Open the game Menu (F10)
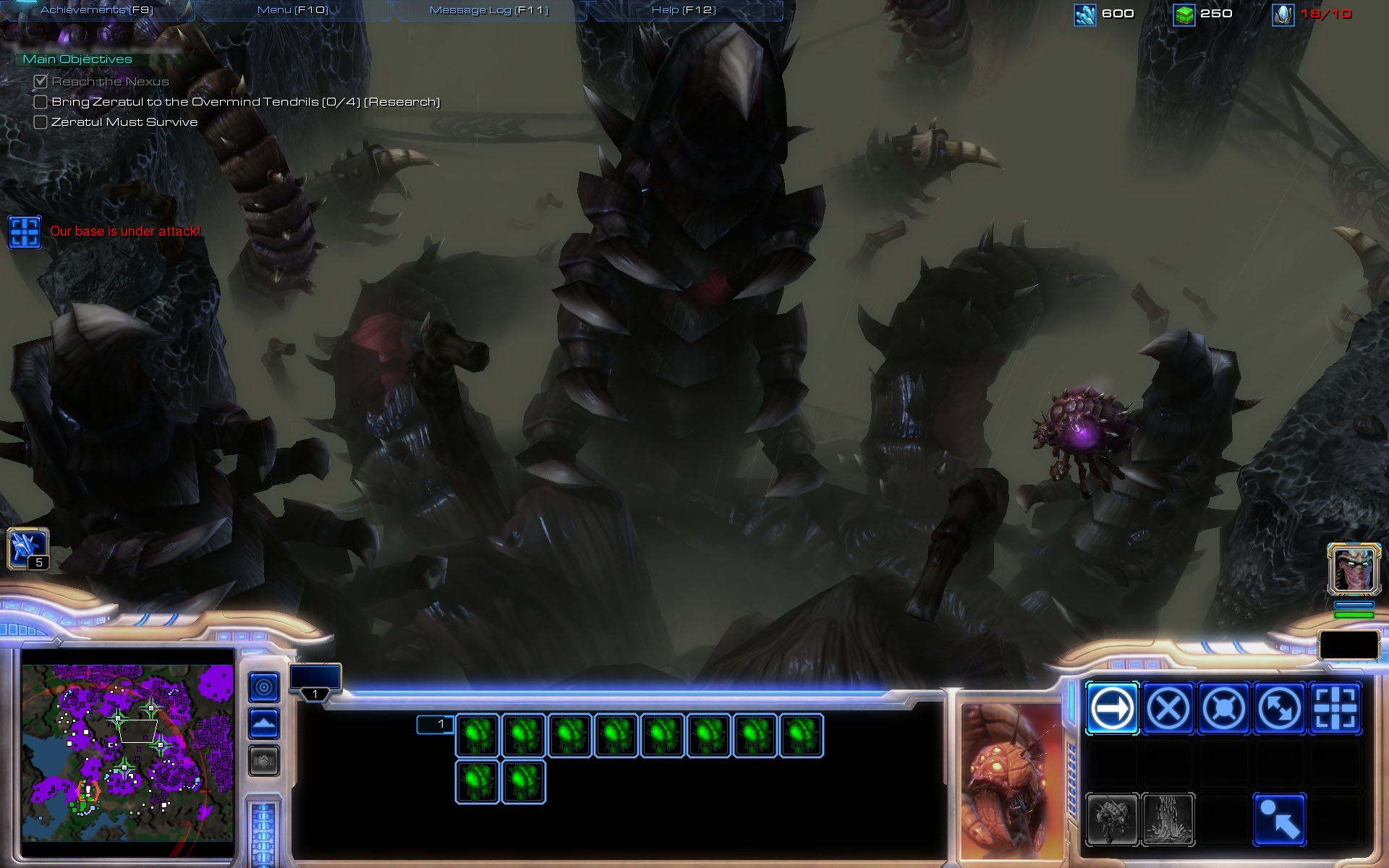1389x868 pixels. (293, 10)
